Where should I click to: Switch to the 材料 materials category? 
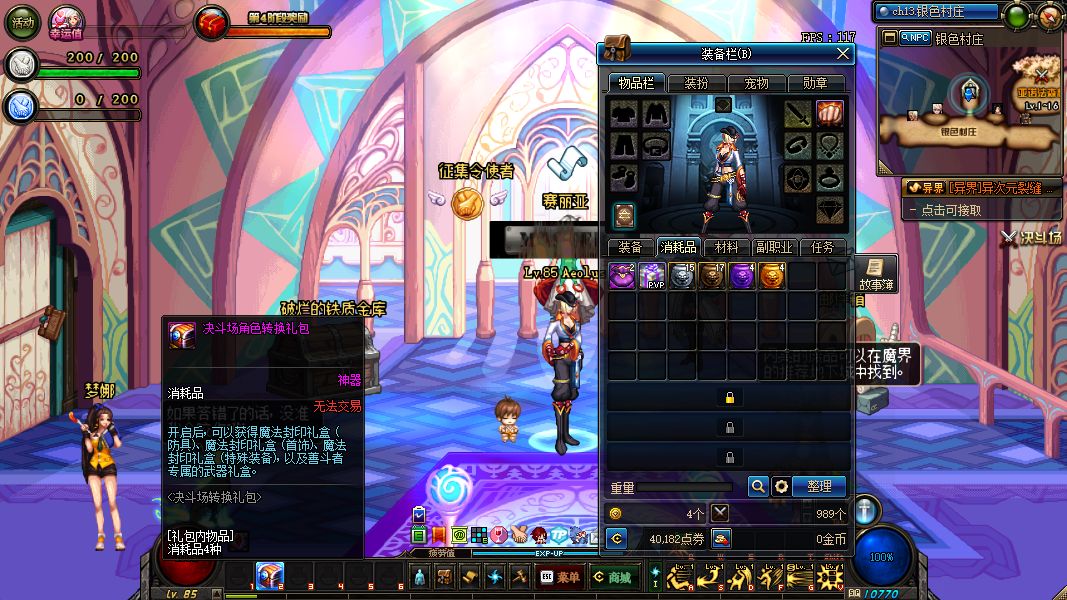coord(727,247)
